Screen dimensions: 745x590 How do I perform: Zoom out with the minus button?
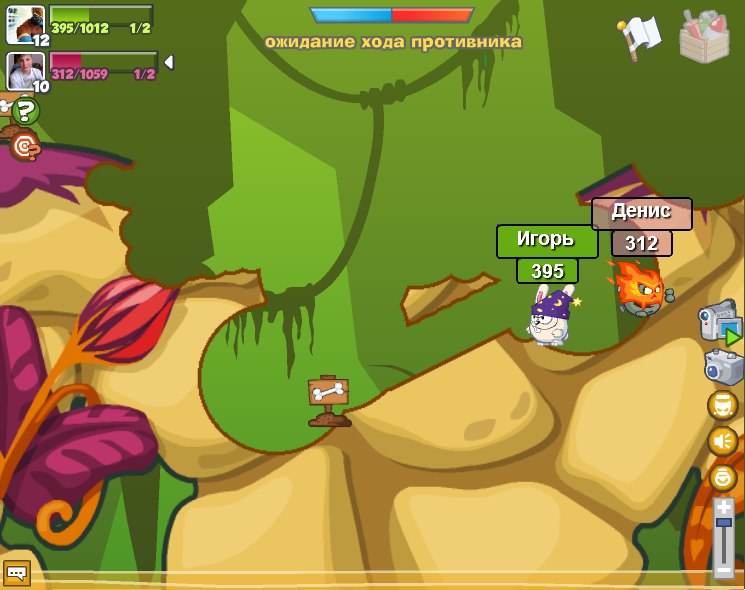pos(724,571)
